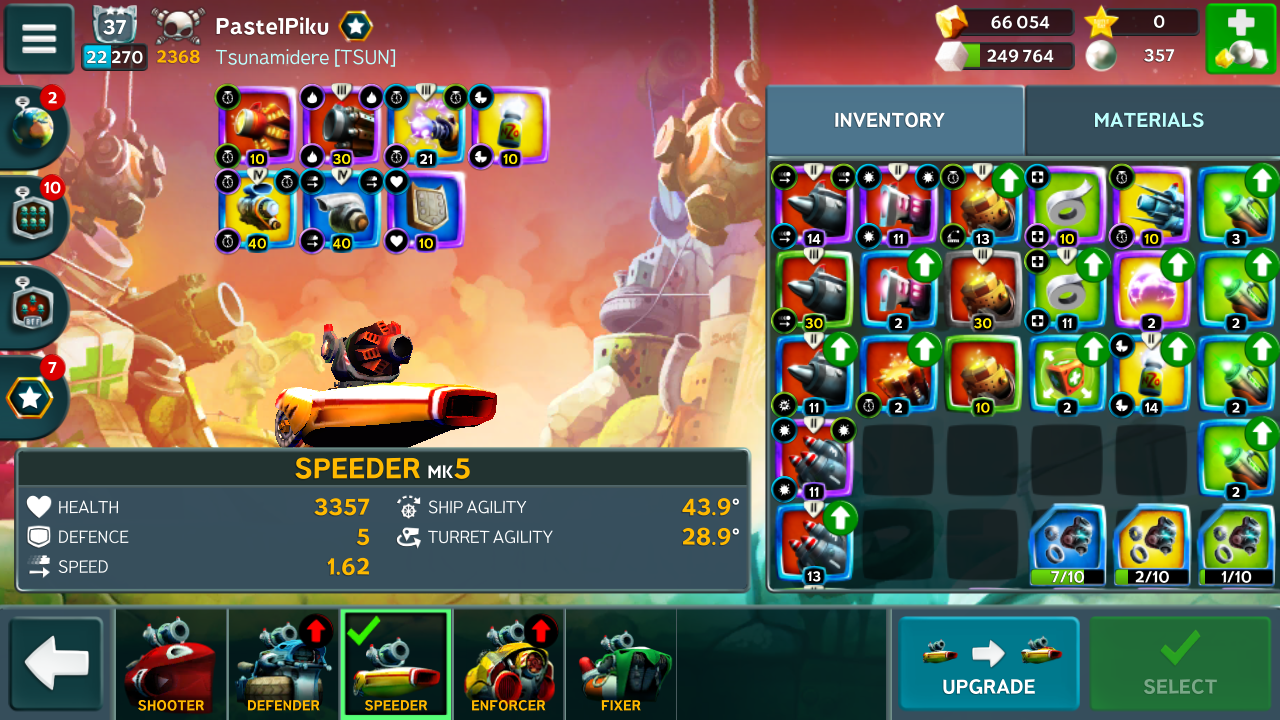The height and width of the screenshot is (720, 1280).
Task: Select the purple orb inventory item
Action: (x=1152, y=291)
